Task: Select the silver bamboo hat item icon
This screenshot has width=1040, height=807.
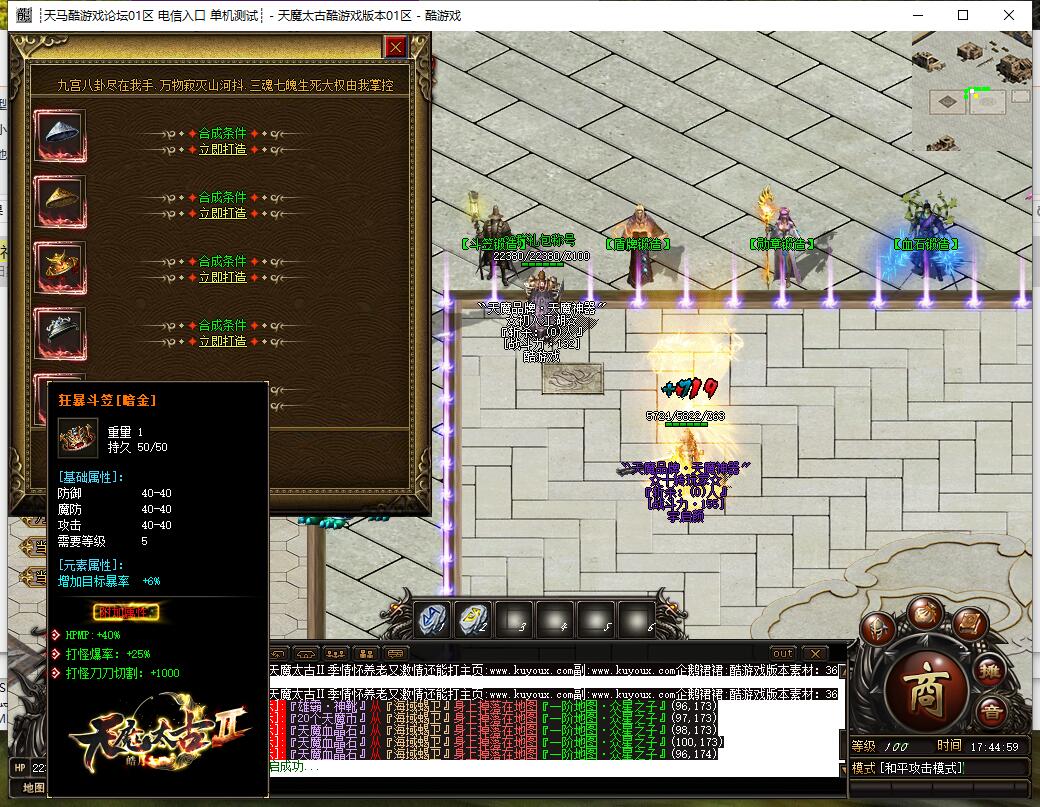Action: (x=60, y=135)
